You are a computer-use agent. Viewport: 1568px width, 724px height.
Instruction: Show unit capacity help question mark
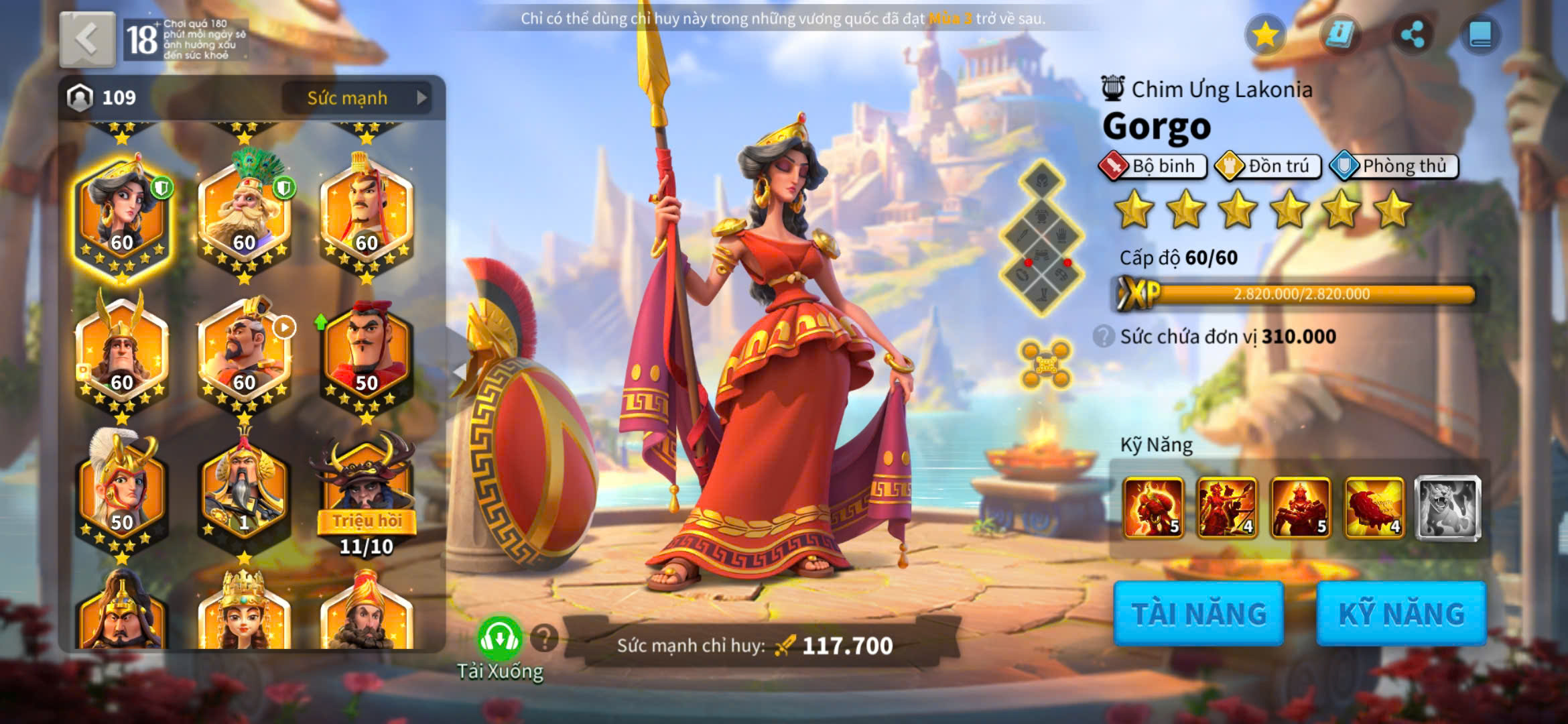pos(1103,336)
